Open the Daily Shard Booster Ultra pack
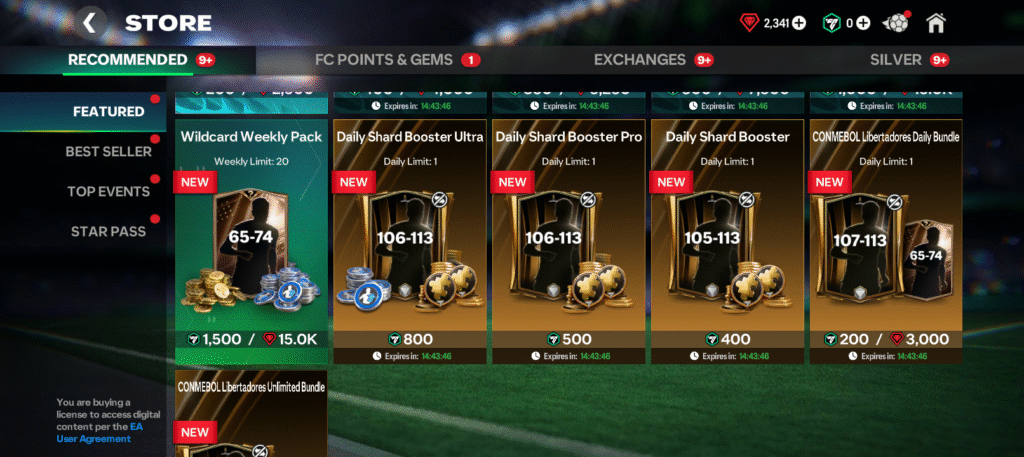 point(410,240)
